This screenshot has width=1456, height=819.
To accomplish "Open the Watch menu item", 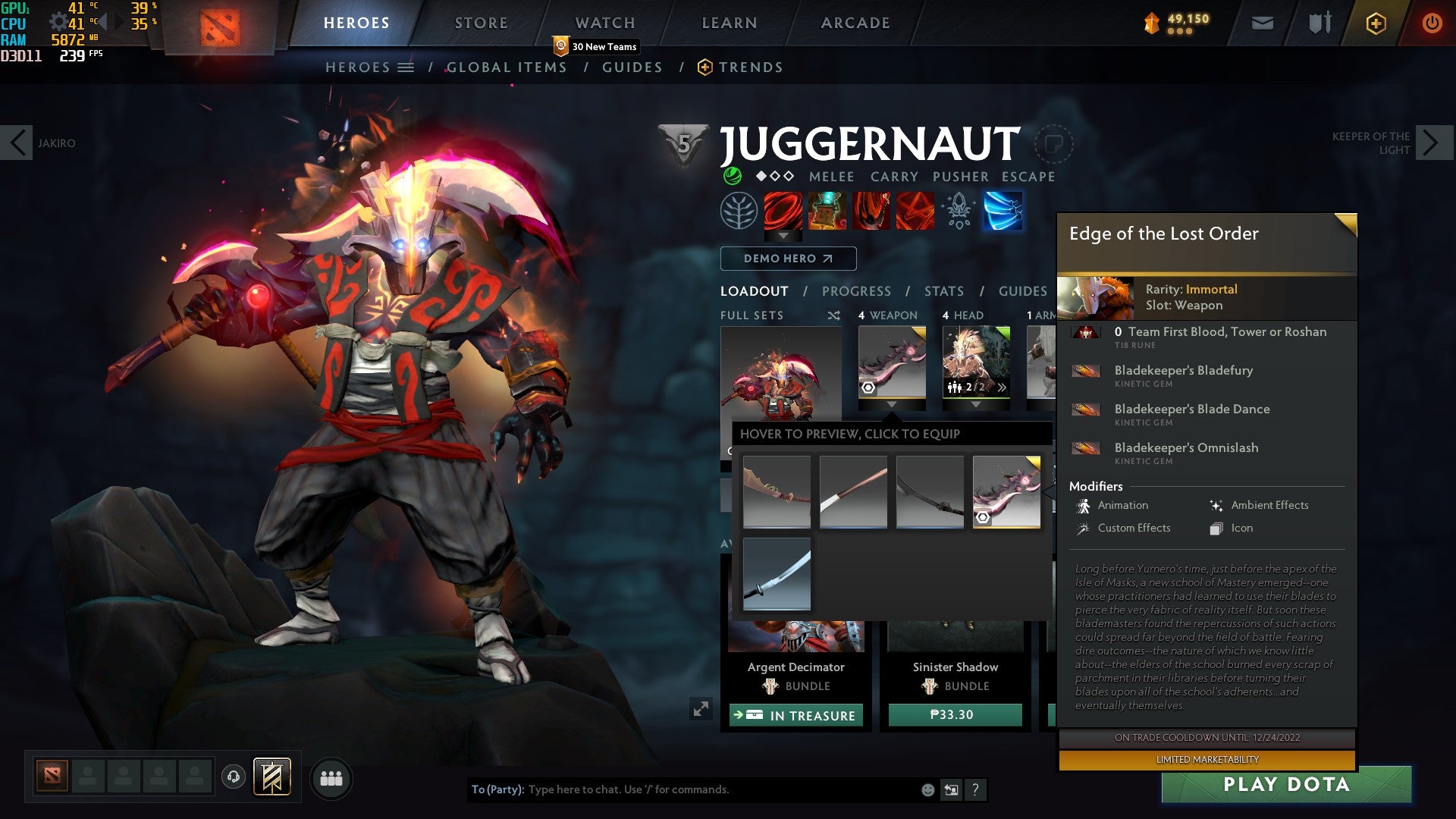I will [605, 23].
